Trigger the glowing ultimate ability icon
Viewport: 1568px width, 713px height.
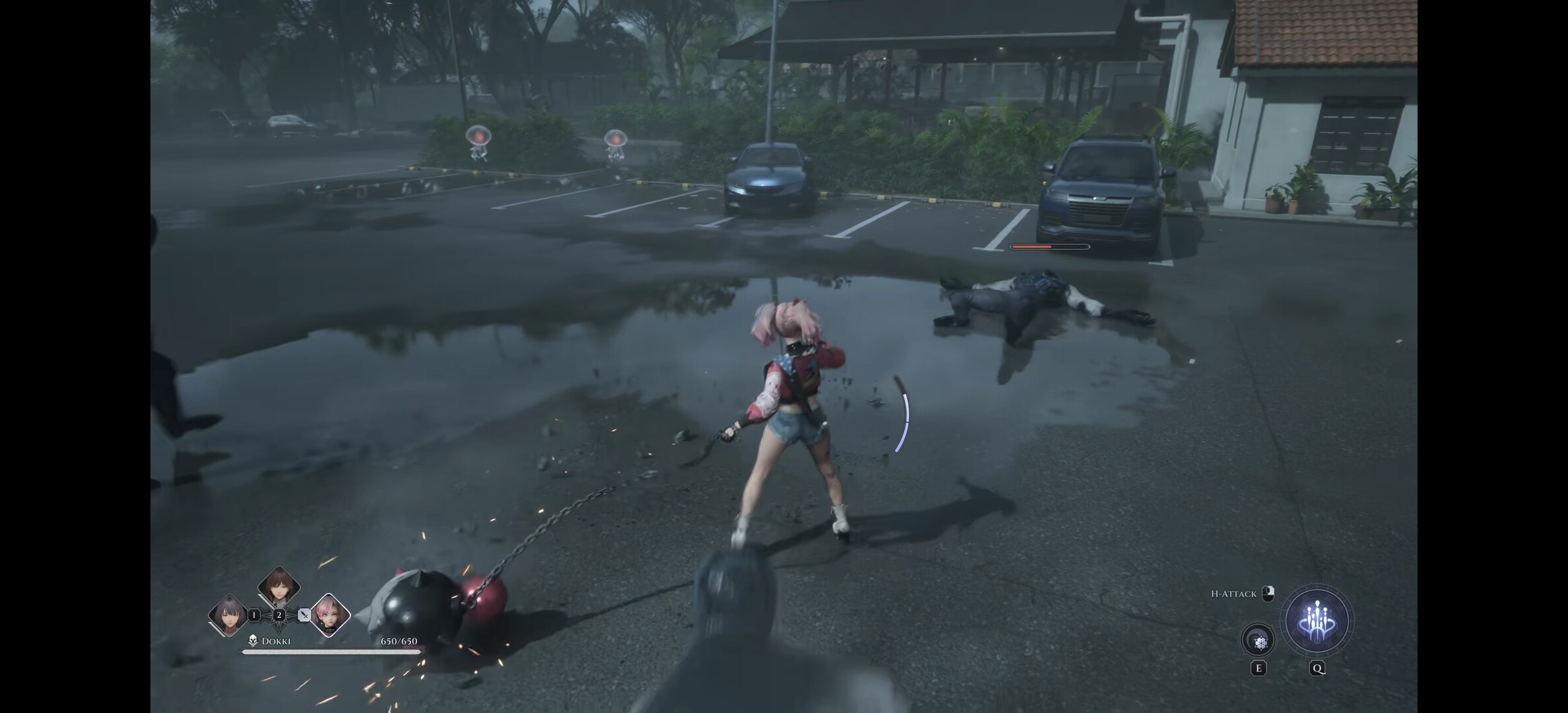[1317, 621]
